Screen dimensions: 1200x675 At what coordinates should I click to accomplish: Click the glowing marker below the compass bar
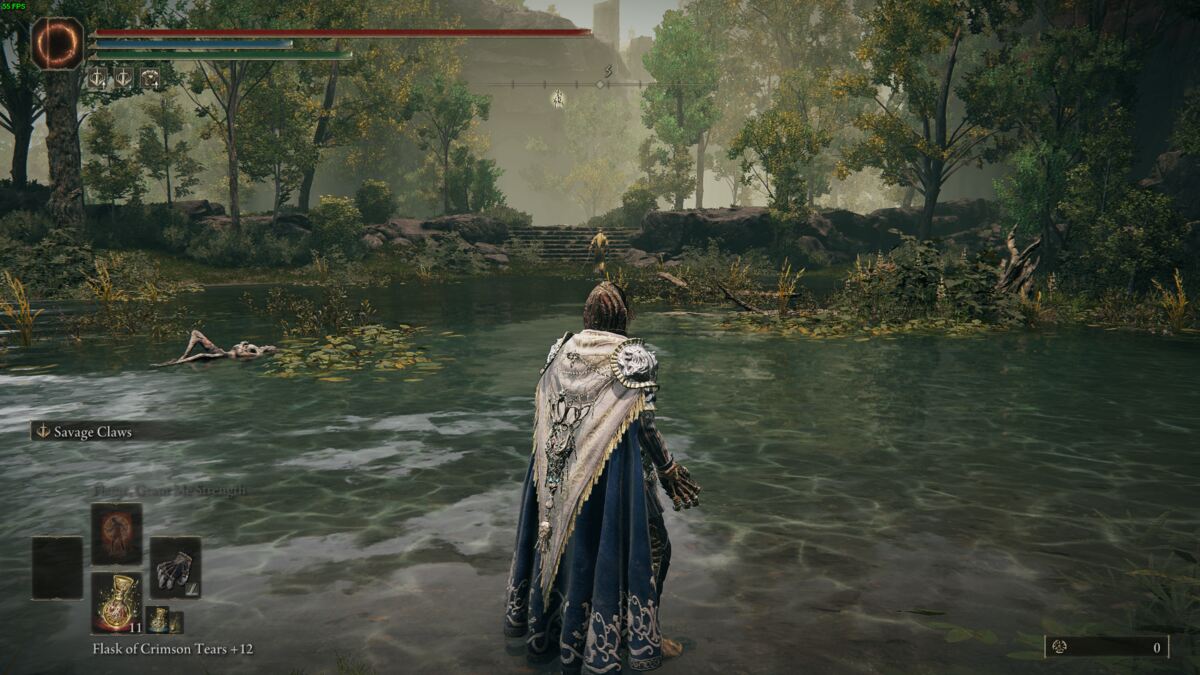pyautogui.click(x=558, y=98)
